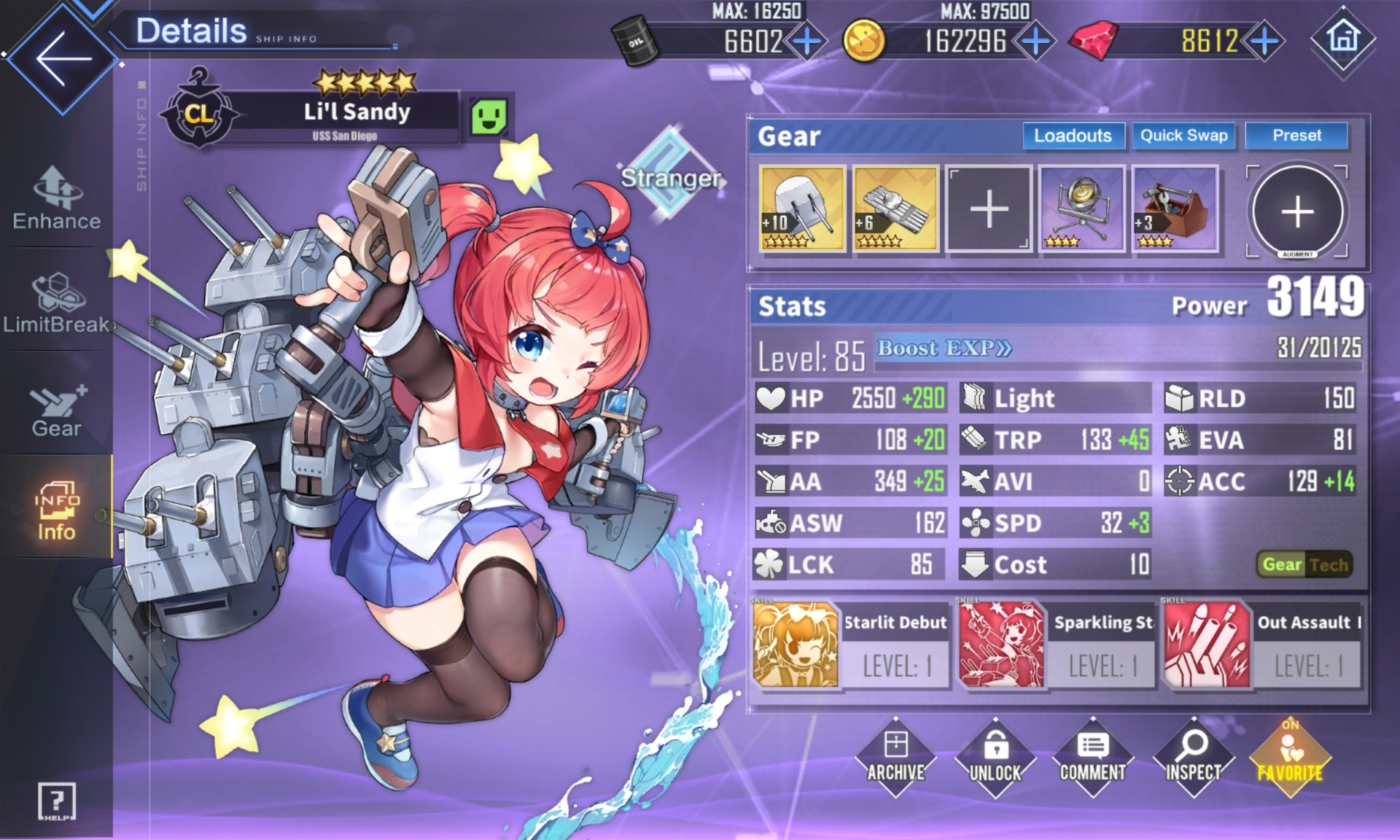The height and width of the screenshot is (840, 1400).
Task: Add more oil with the plus button
Action: [806, 42]
